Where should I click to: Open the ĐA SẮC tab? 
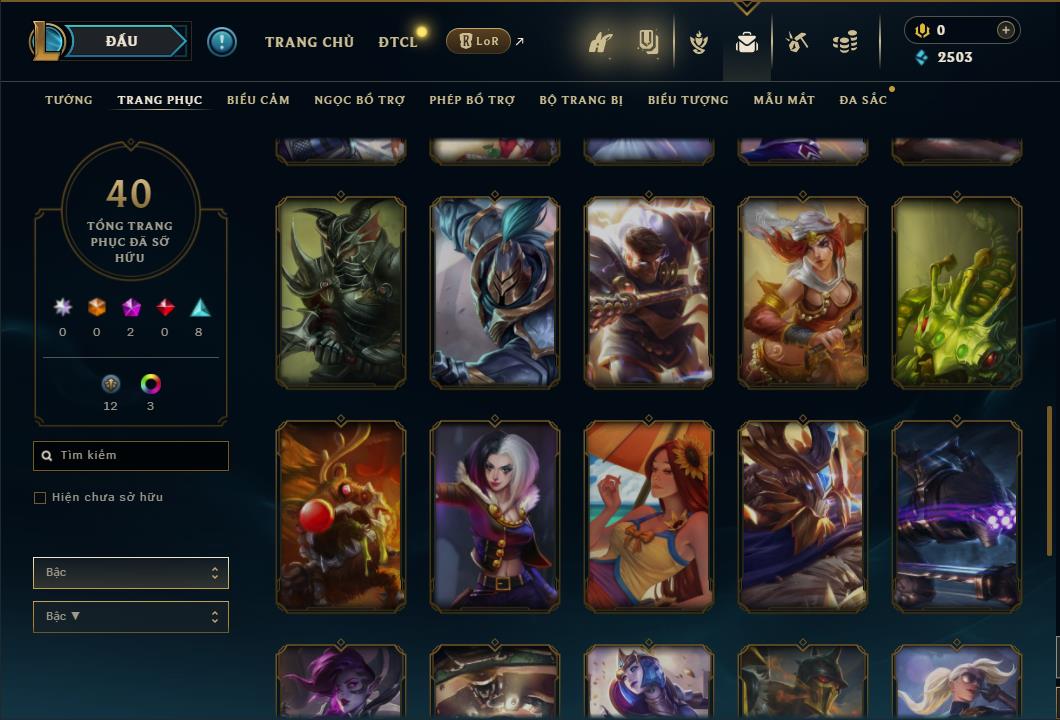click(863, 100)
